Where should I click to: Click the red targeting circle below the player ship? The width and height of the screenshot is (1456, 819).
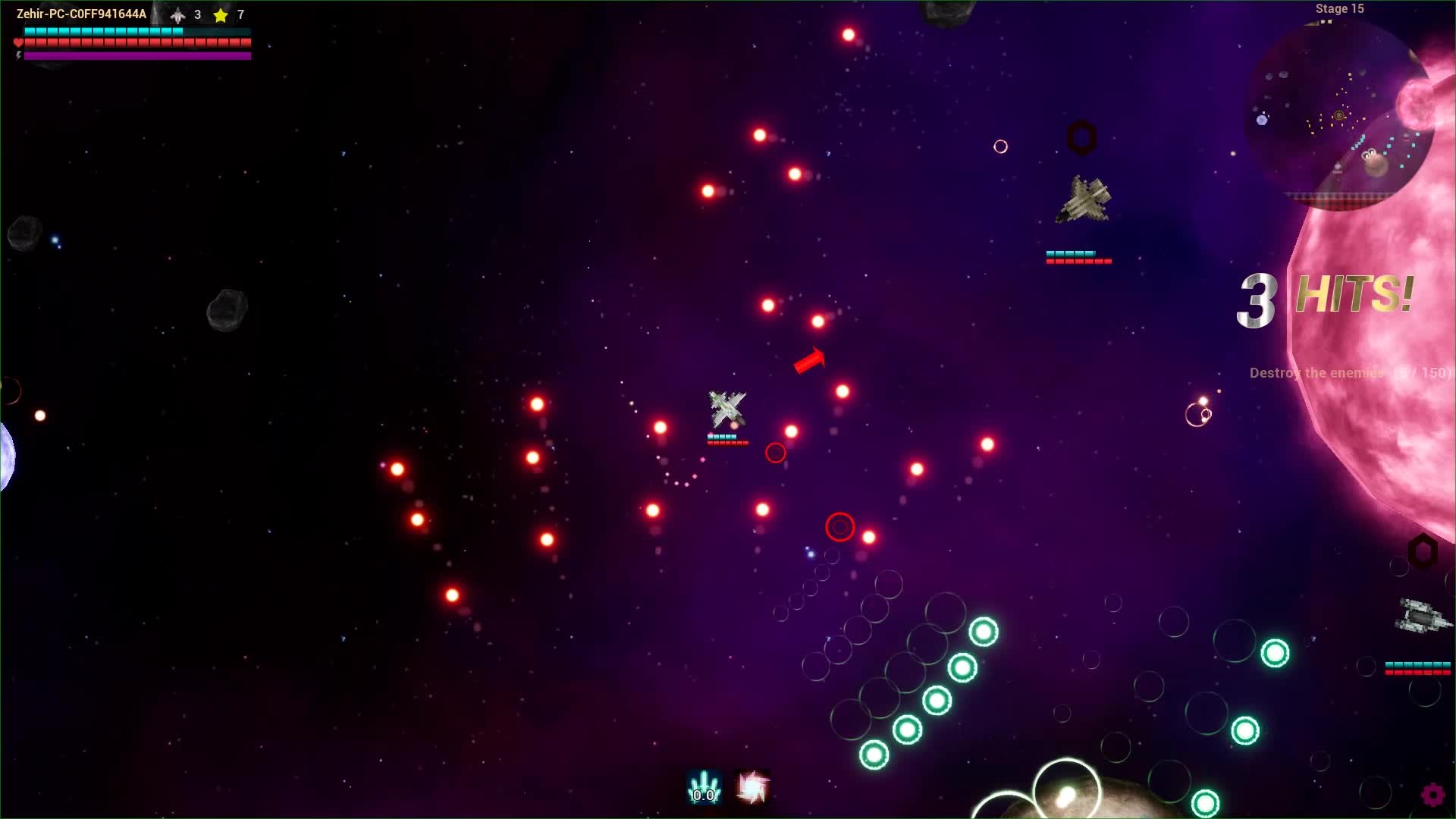pos(839,526)
